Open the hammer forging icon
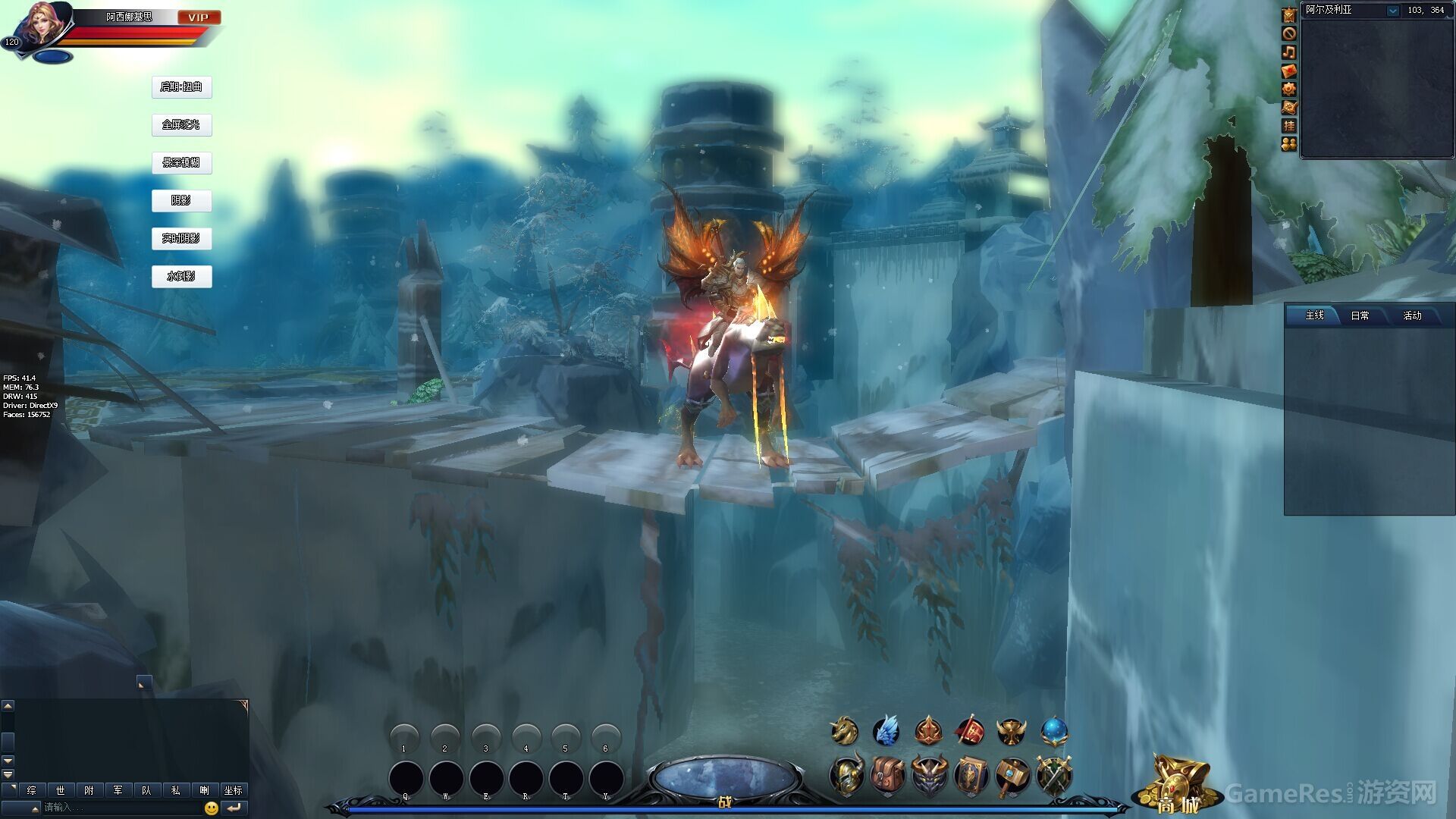This screenshot has height=819, width=1456. point(1012,776)
